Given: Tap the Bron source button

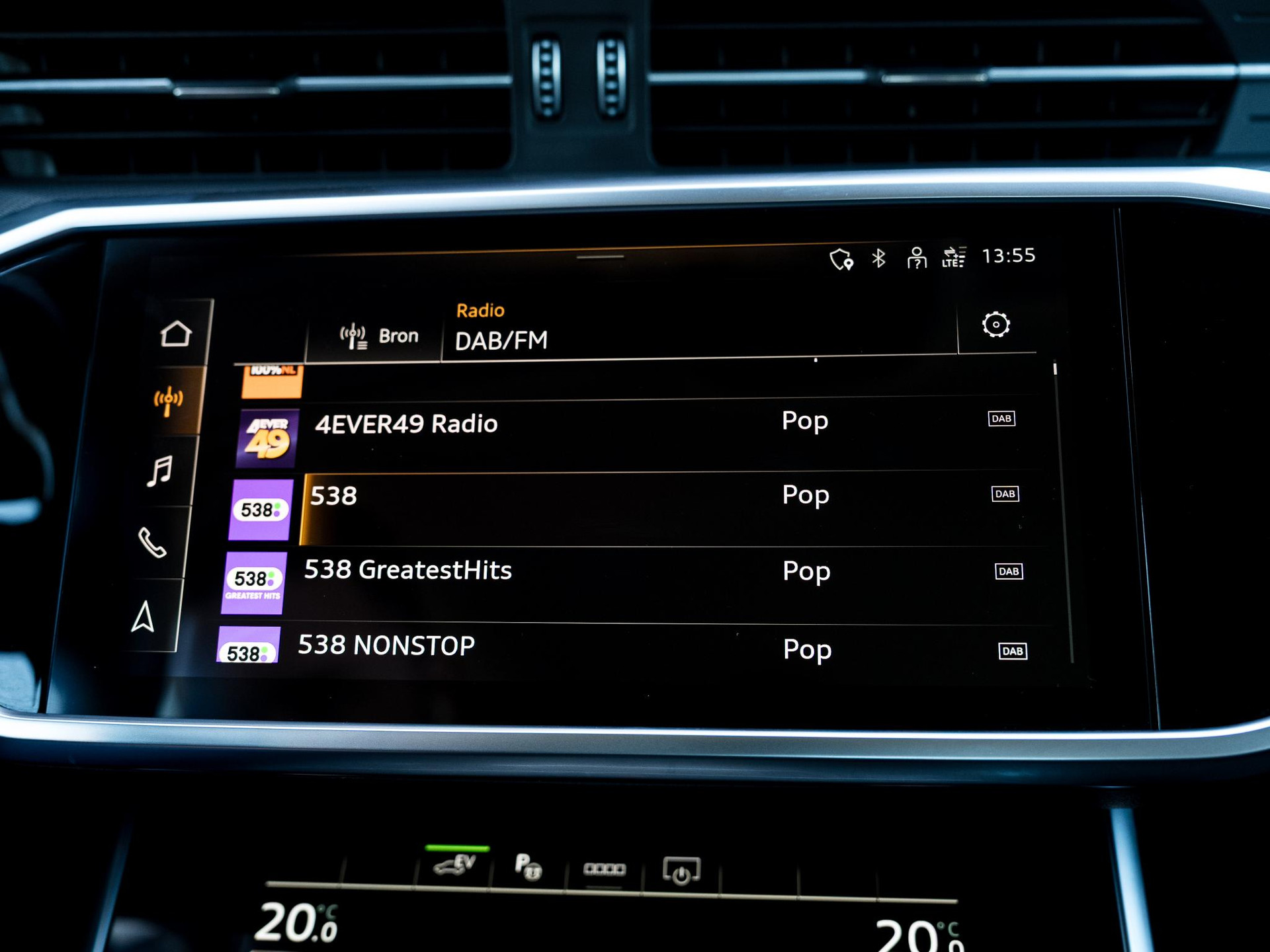Looking at the screenshot, I should [380, 336].
